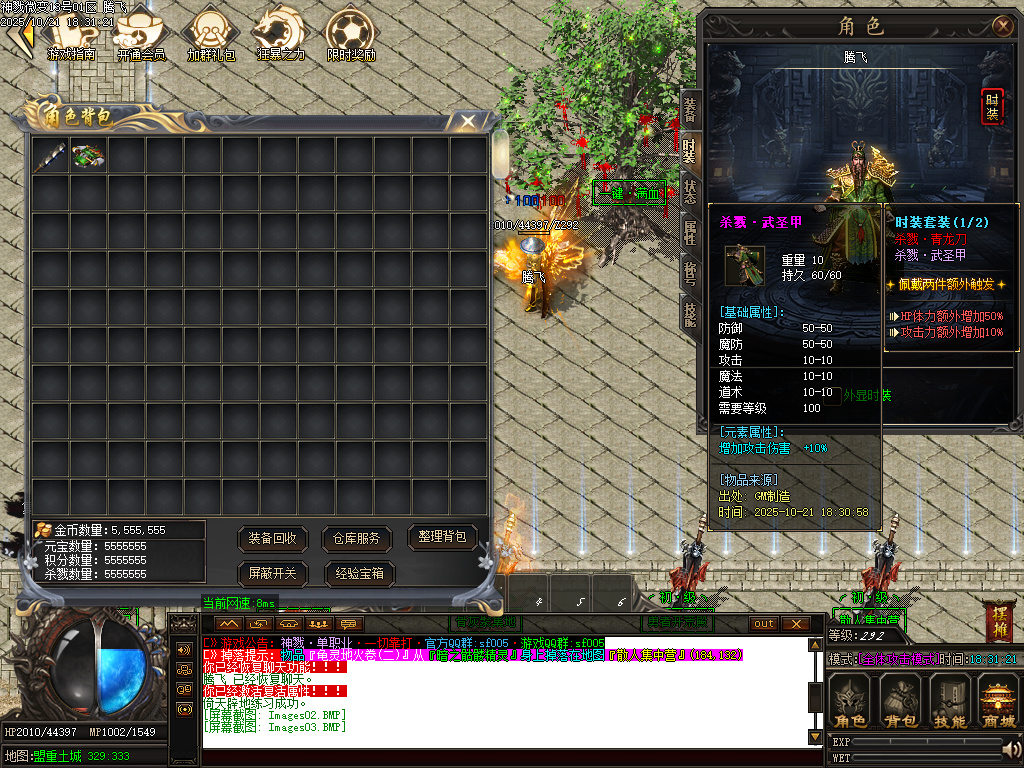Click the red 时装 fashion button
This screenshot has width=1024, height=768.
point(992,106)
